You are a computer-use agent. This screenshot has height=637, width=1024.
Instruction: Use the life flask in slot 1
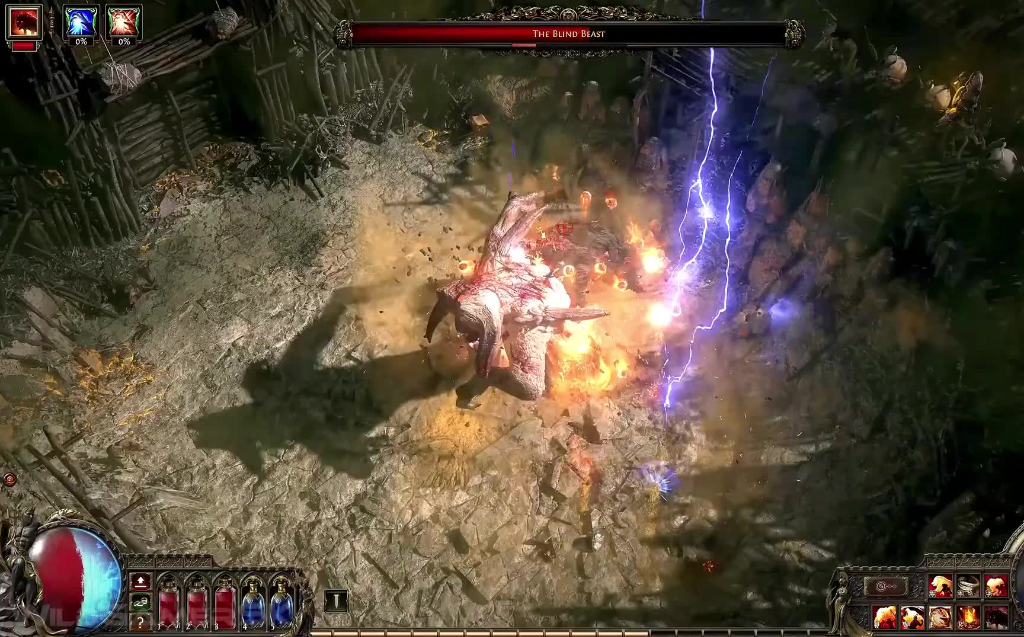[169, 606]
